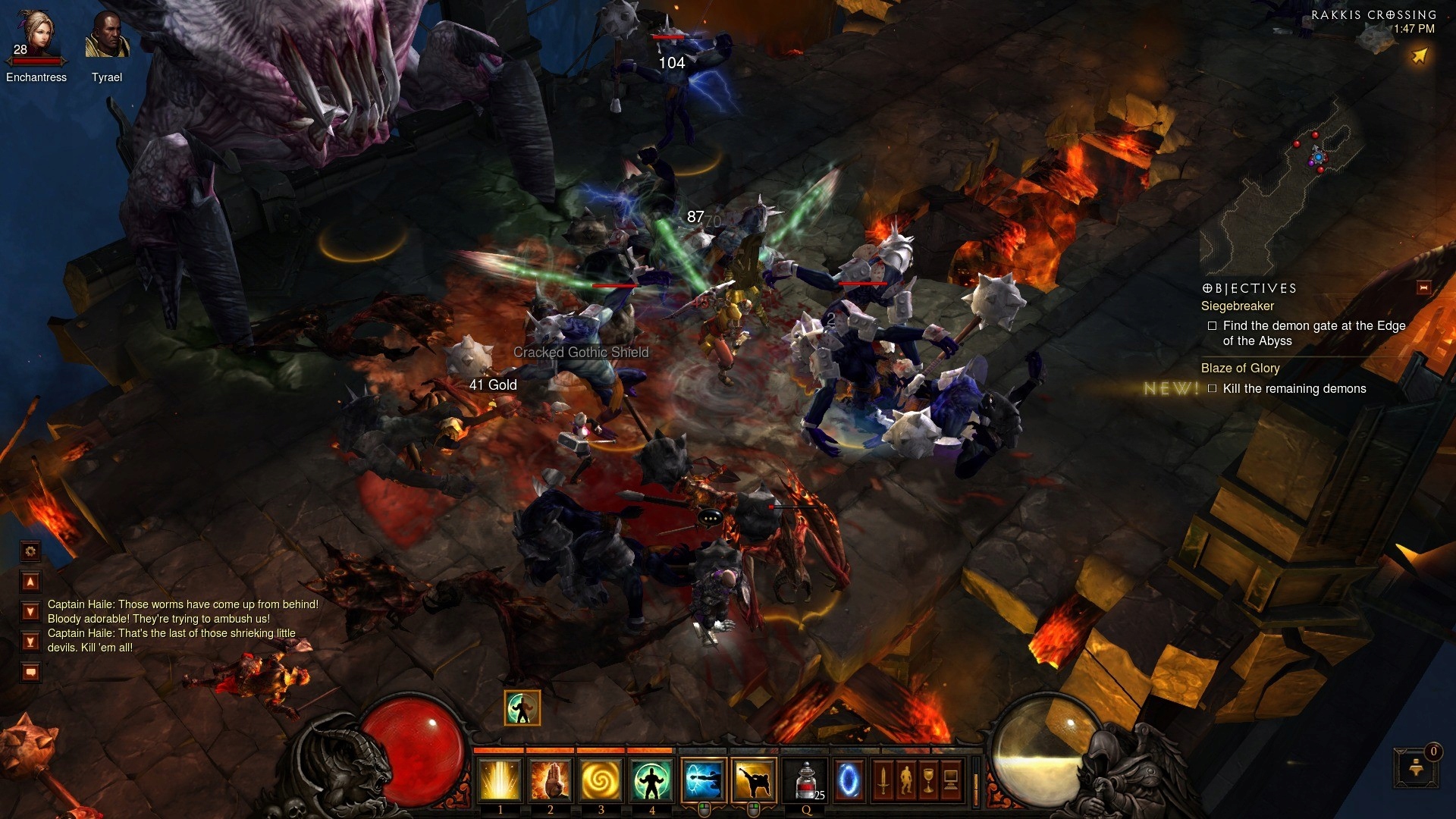1456x819 pixels.
Task: Collapse the Objectives tracker
Action: (1423, 287)
